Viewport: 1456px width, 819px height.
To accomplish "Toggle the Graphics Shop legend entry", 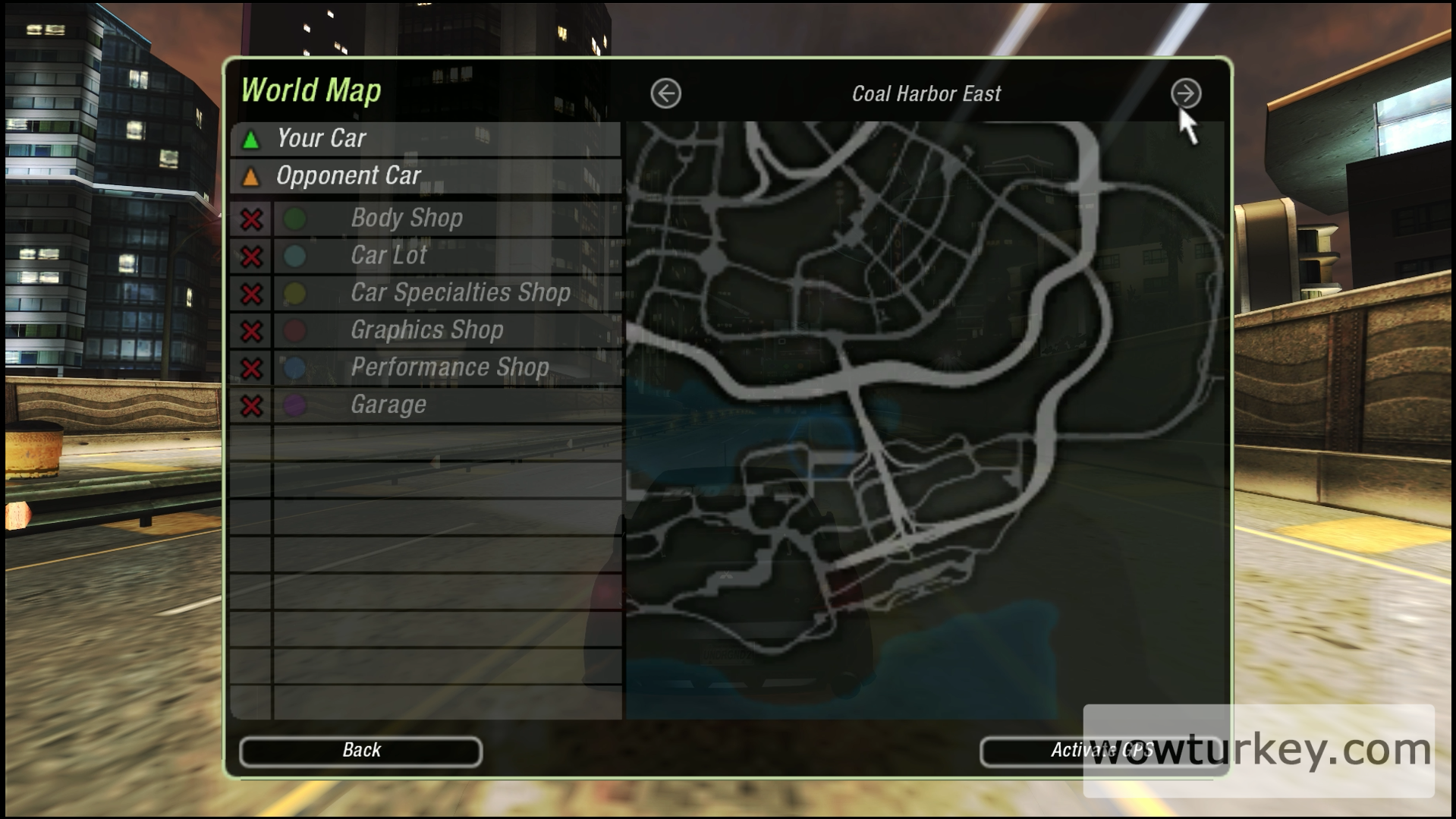I will tap(252, 331).
